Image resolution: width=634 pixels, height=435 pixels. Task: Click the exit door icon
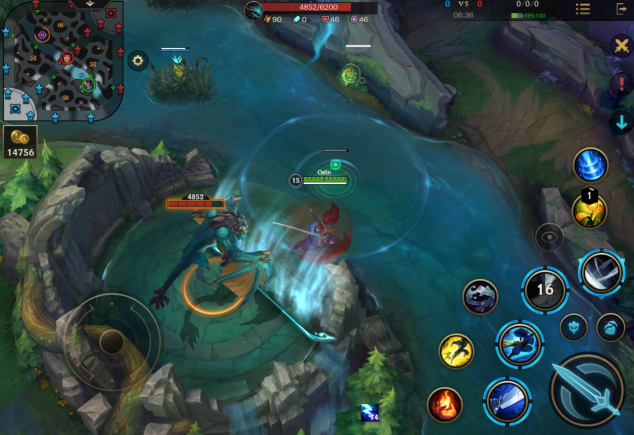point(621,9)
